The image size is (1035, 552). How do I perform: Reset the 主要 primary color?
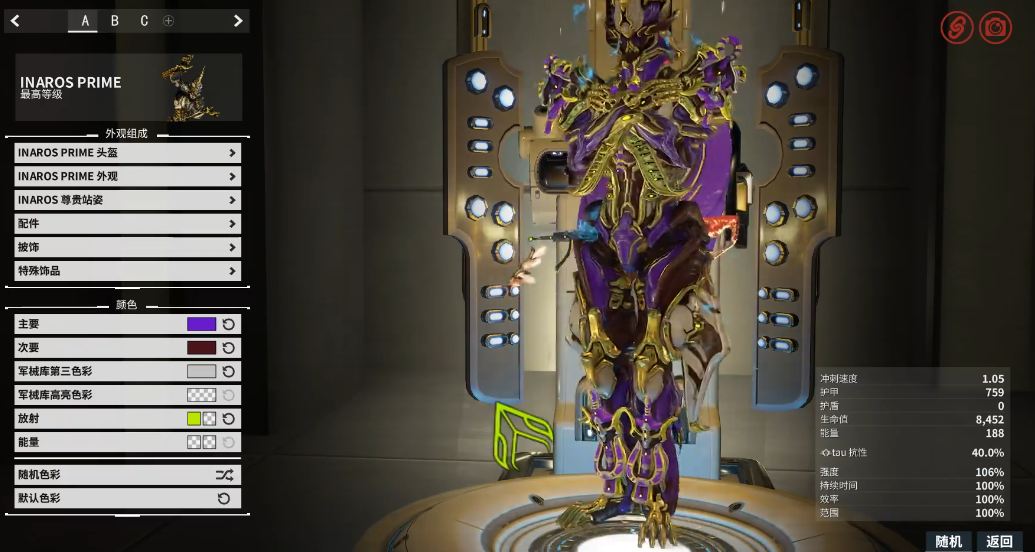pos(229,324)
